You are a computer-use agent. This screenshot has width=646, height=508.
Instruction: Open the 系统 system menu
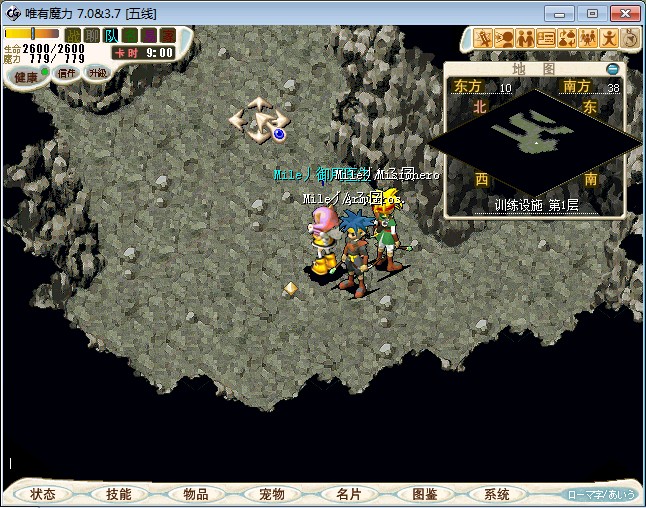(x=497, y=494)
